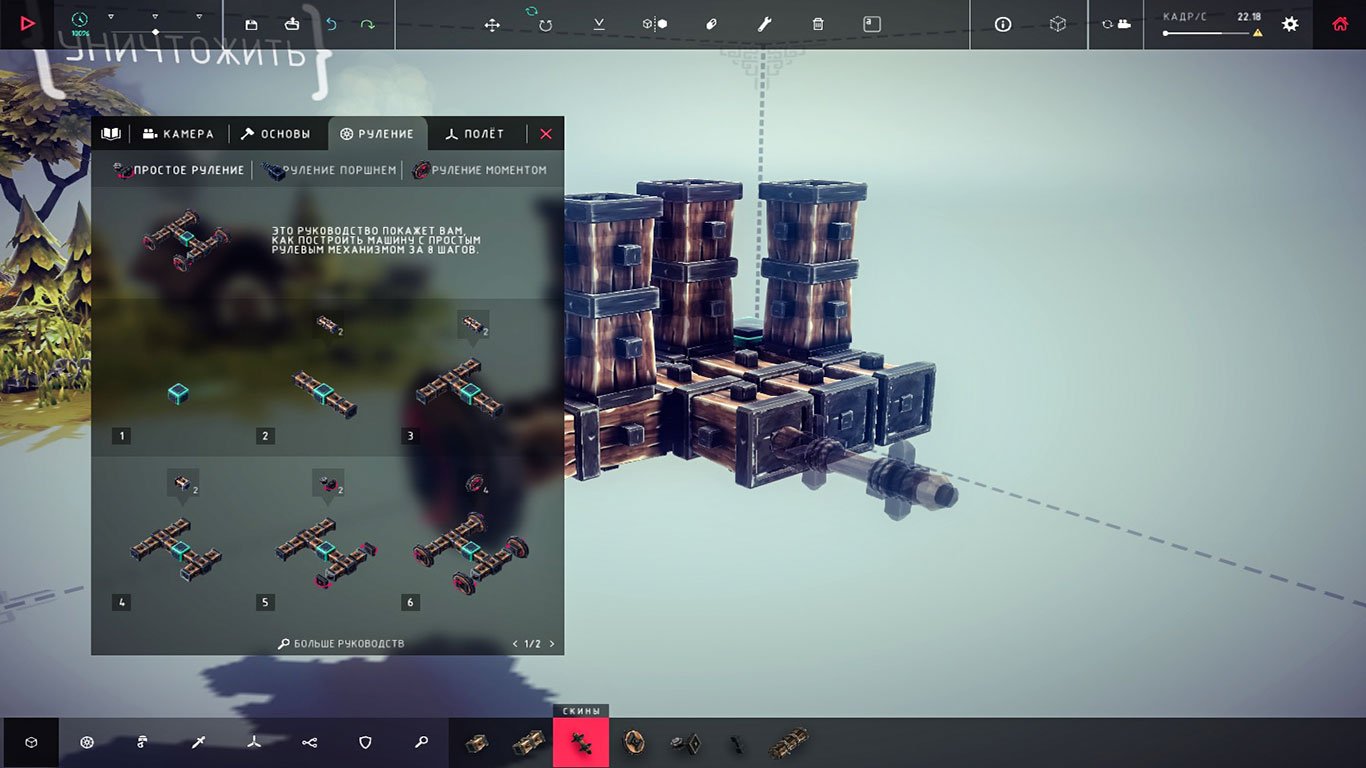The height and width of the screenshot is (768, 1366).
Task: Select the translate (move) tool
Action: pos(492,24)
